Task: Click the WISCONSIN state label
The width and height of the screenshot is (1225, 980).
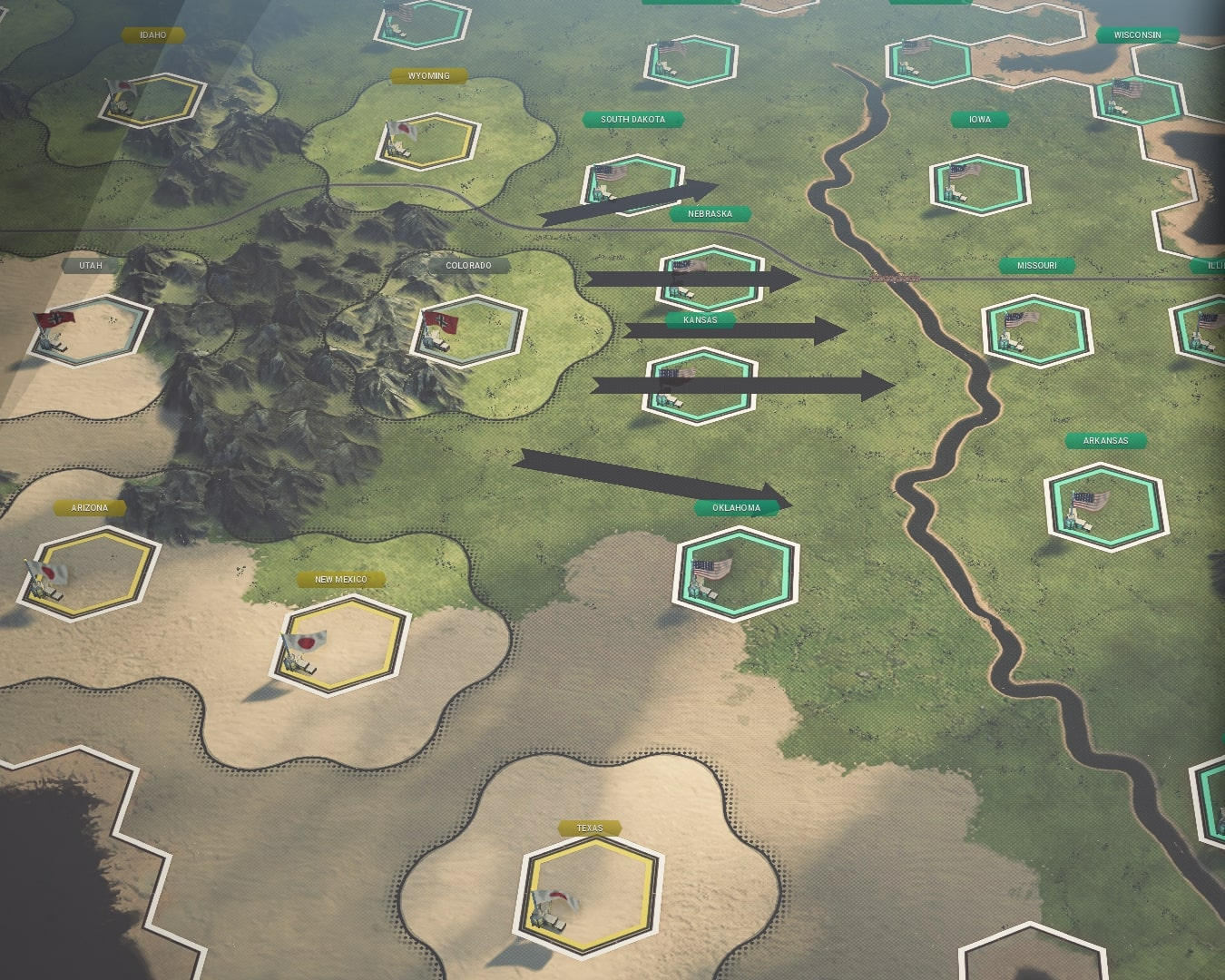Action: [1137, 34]
